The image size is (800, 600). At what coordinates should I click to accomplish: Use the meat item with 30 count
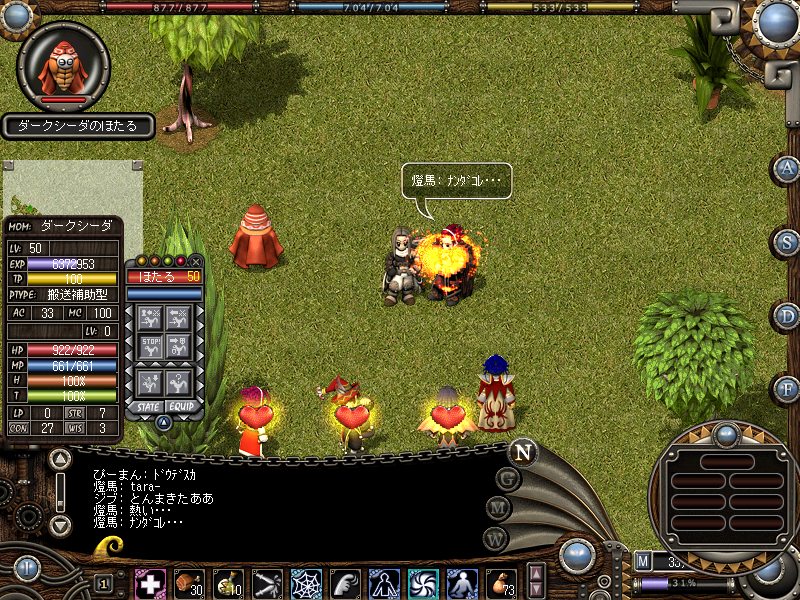pos(190,583)
